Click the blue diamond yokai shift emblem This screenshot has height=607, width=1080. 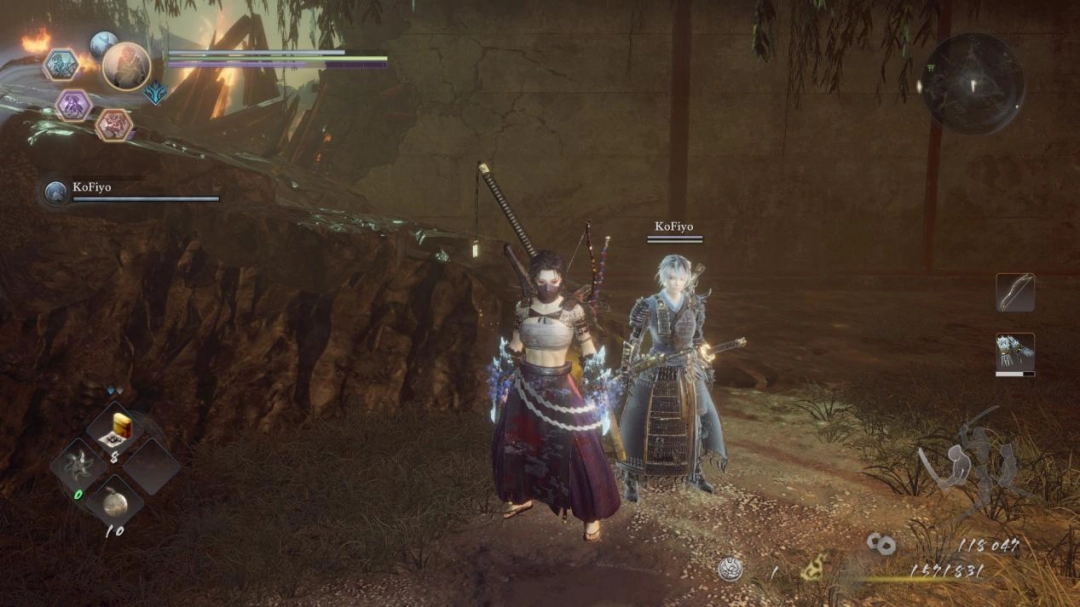pos(155,93)
